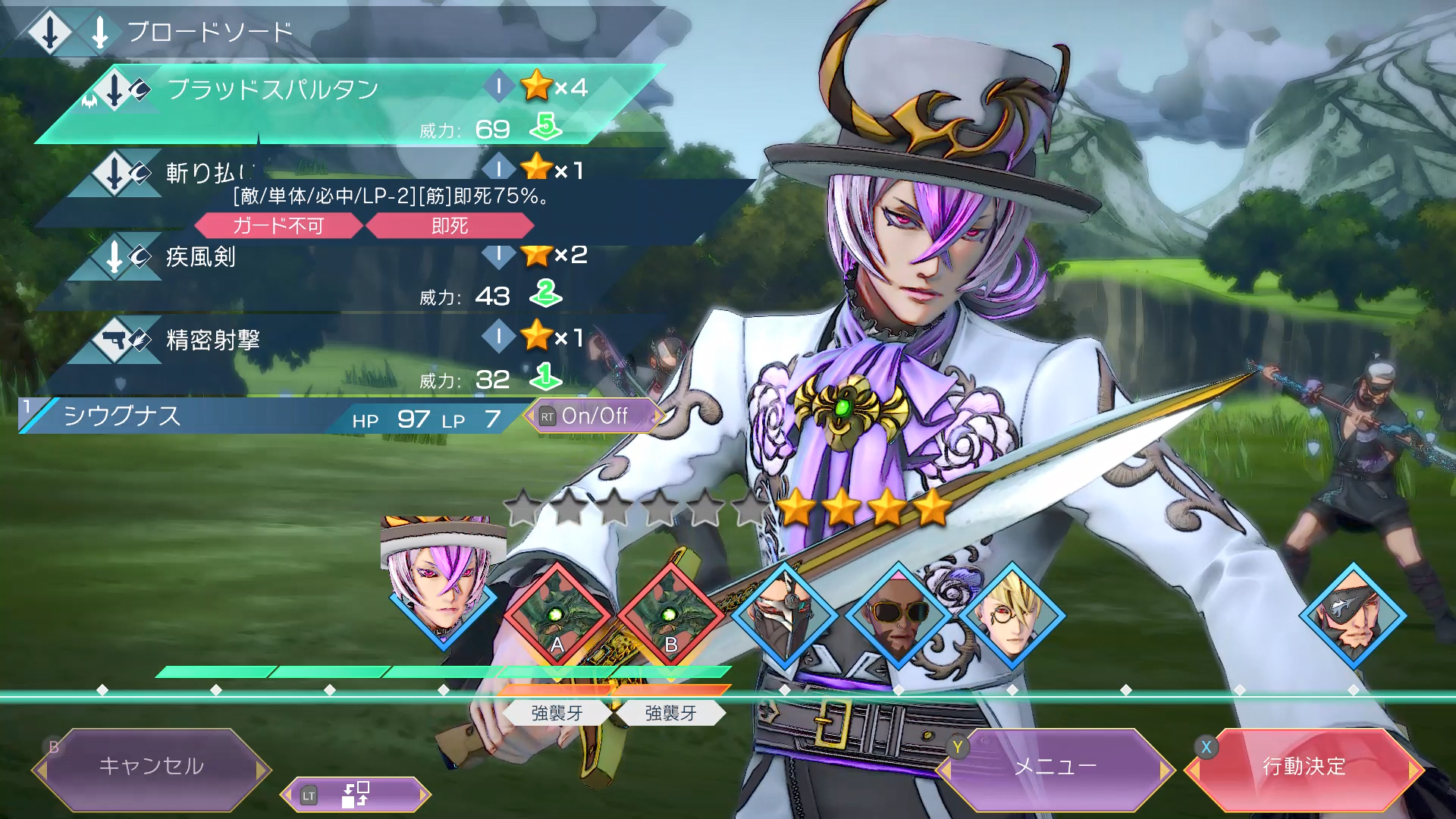Select the ブラッドスパルタン skill
This screenshot has height=819, width=1456.
coord(341,105)
